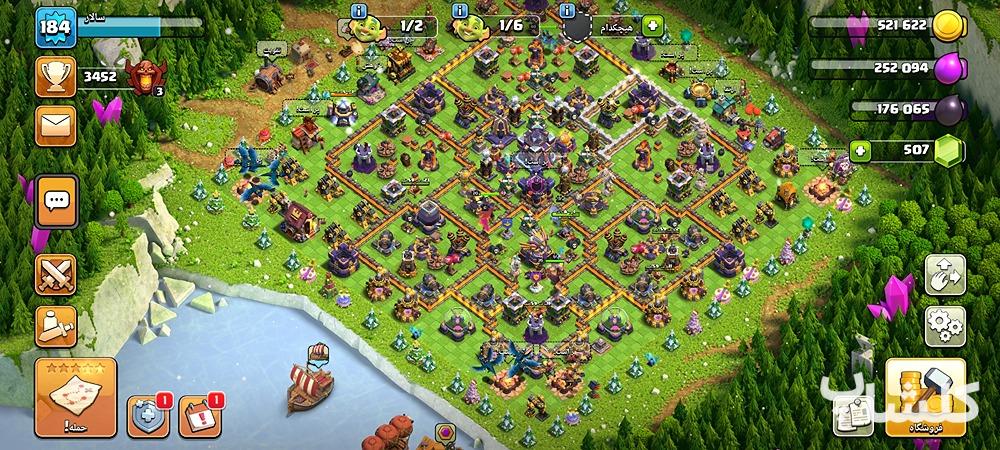Open the sword and sculpture button
Image resolution: width=1000 pixels, height=450 pixels.
56,323
